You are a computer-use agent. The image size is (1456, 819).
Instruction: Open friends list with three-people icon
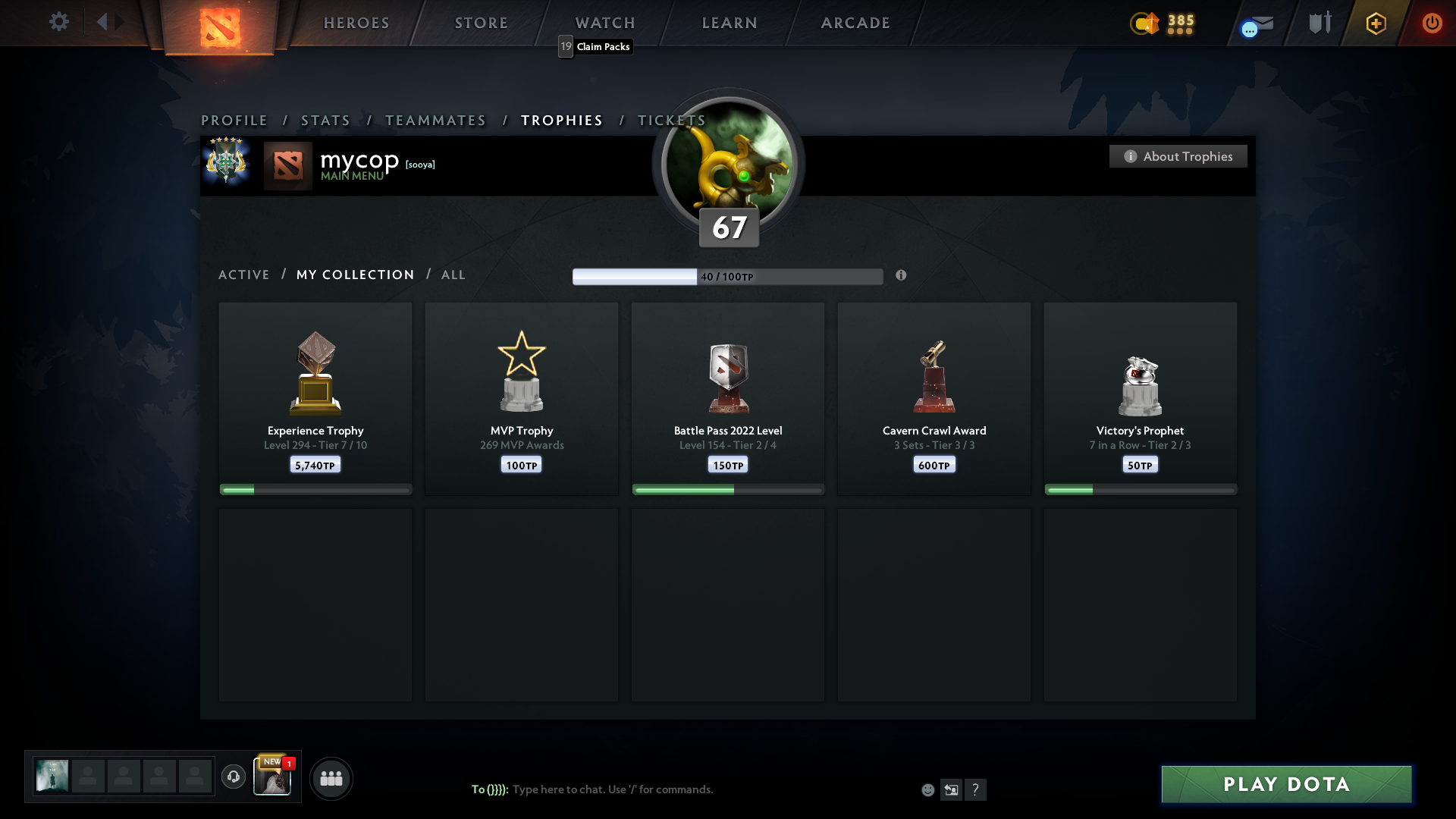pos(331,778)
